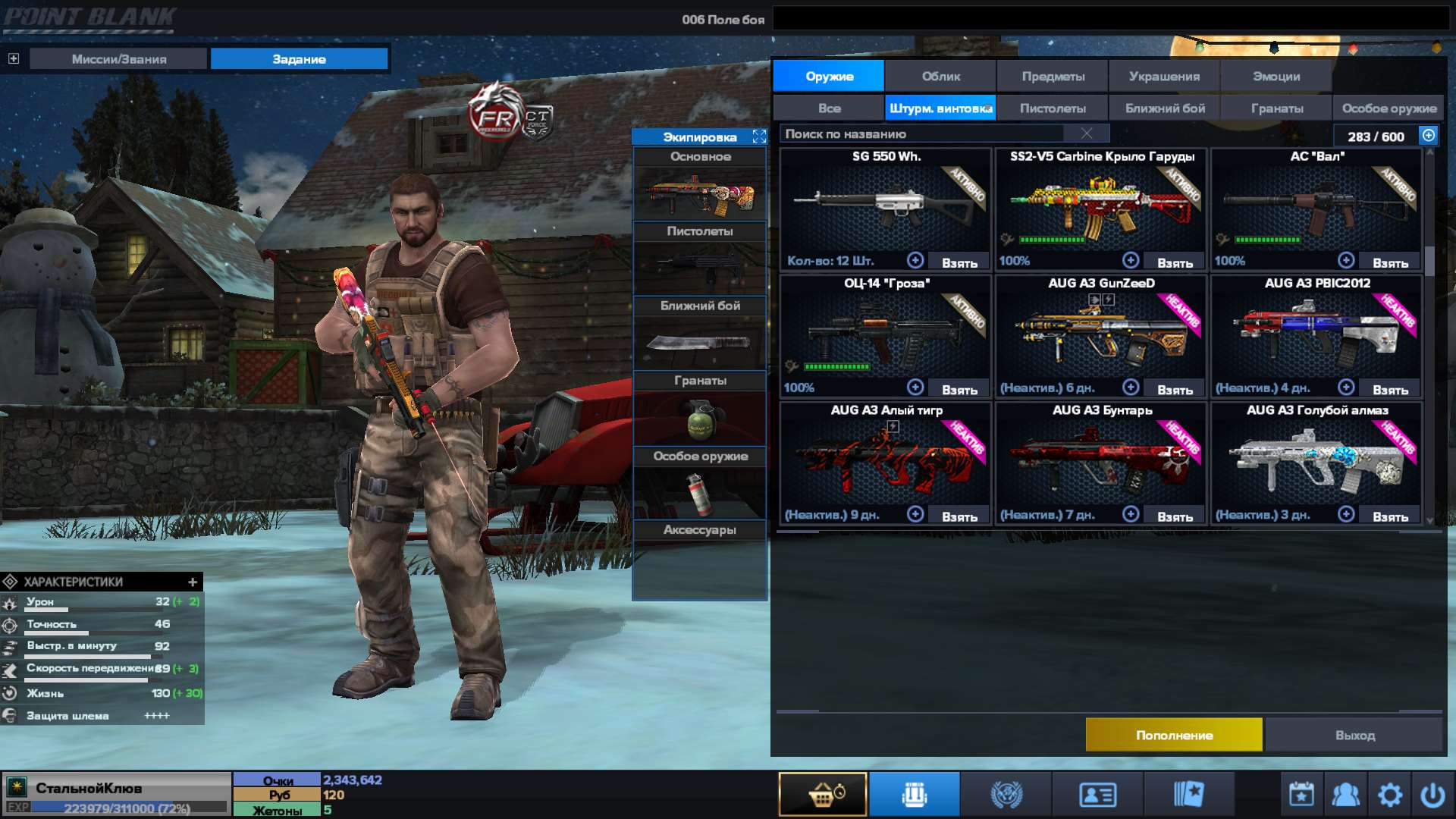Open the friends list icon
The image size is (1456, 819).
point(1345,793)
